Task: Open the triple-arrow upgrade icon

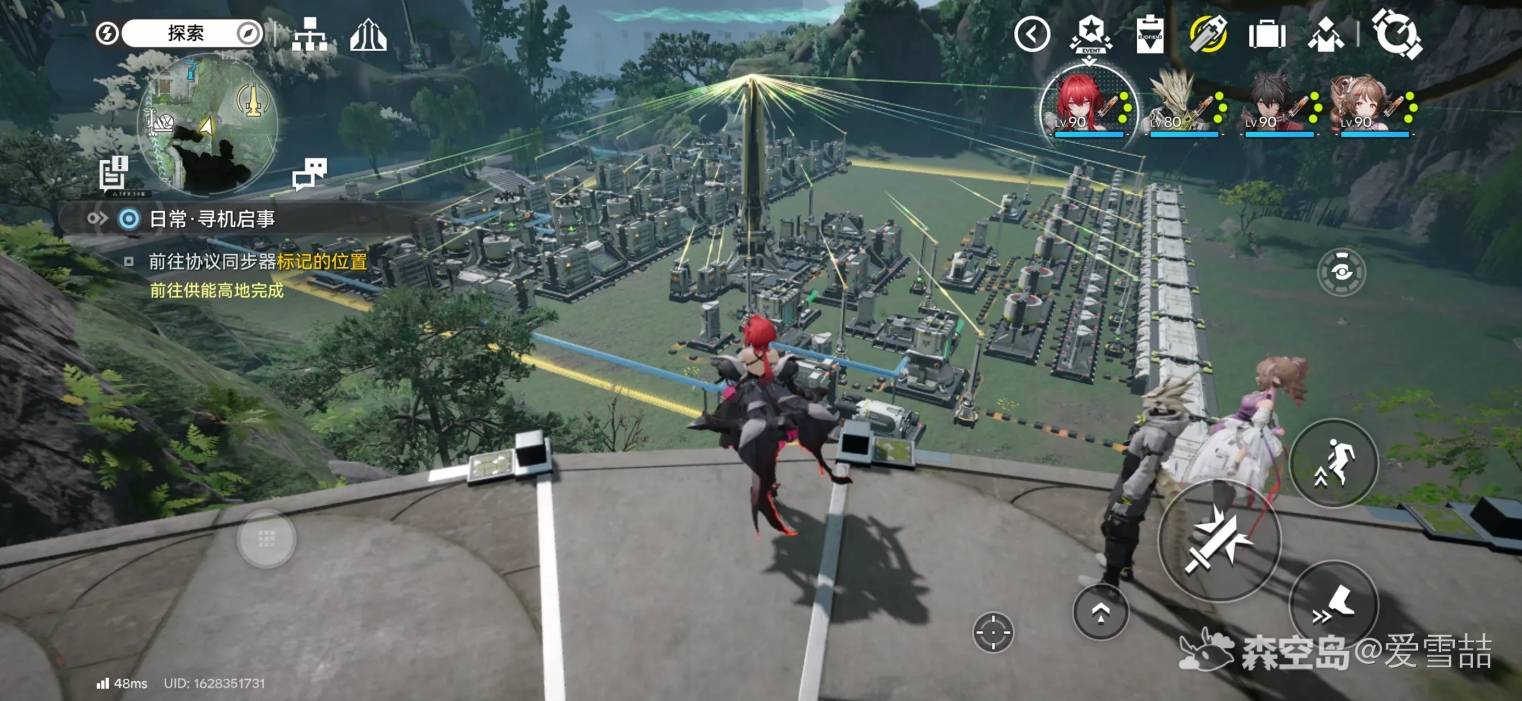Action: point(368,35)
